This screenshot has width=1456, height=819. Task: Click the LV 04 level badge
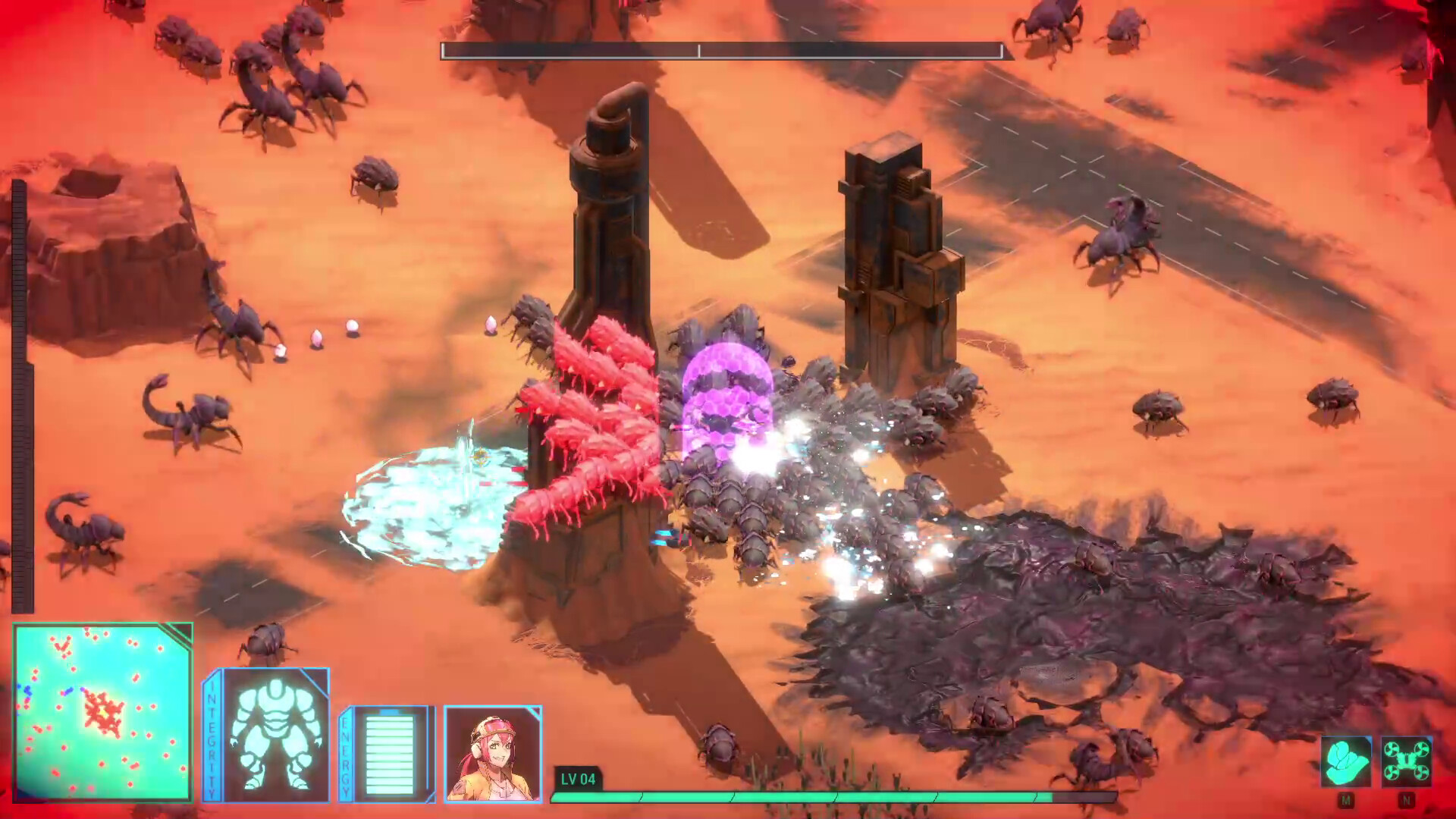coord(577,778)
